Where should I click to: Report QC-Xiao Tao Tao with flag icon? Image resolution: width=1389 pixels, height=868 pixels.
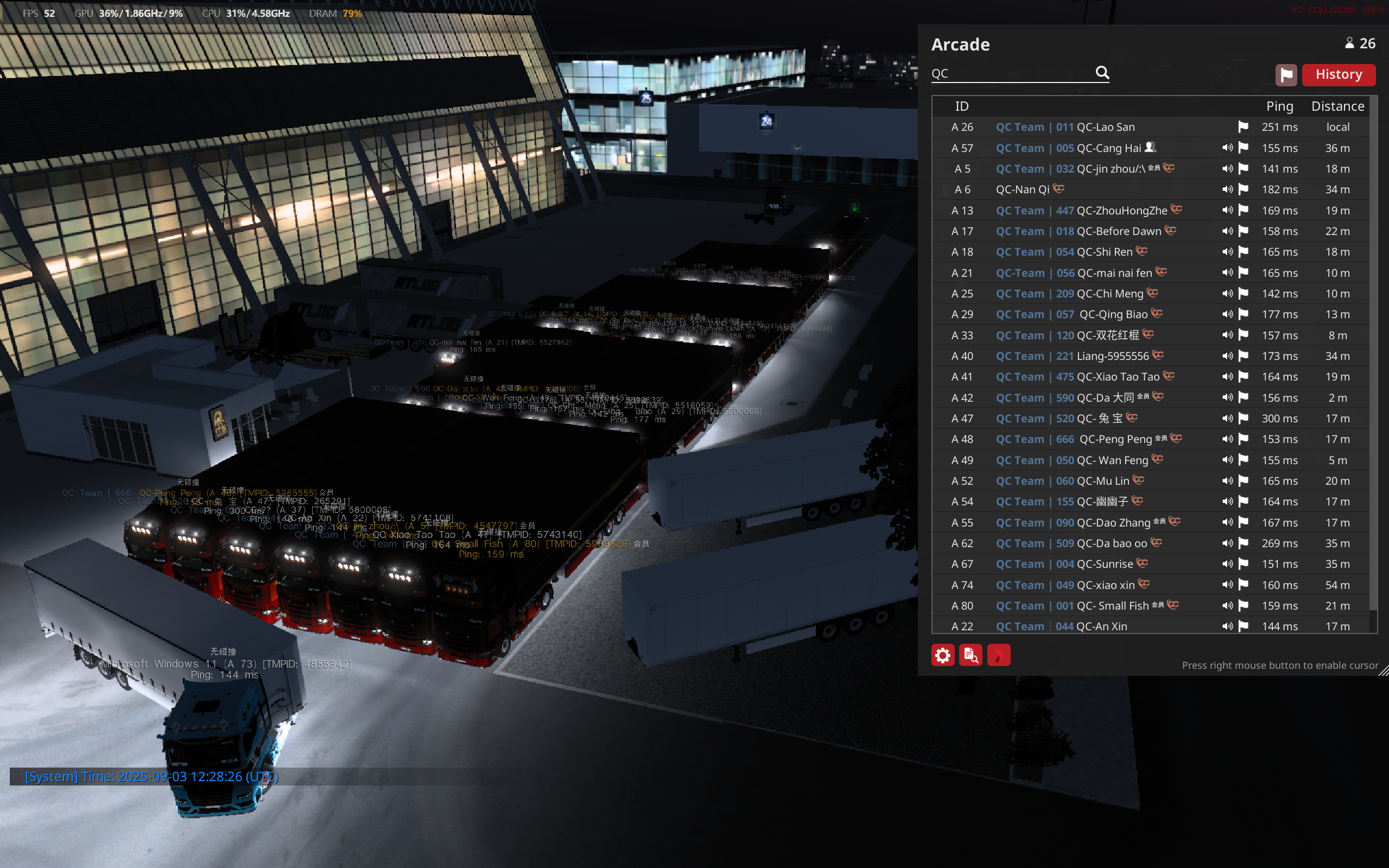[1243, 377]
